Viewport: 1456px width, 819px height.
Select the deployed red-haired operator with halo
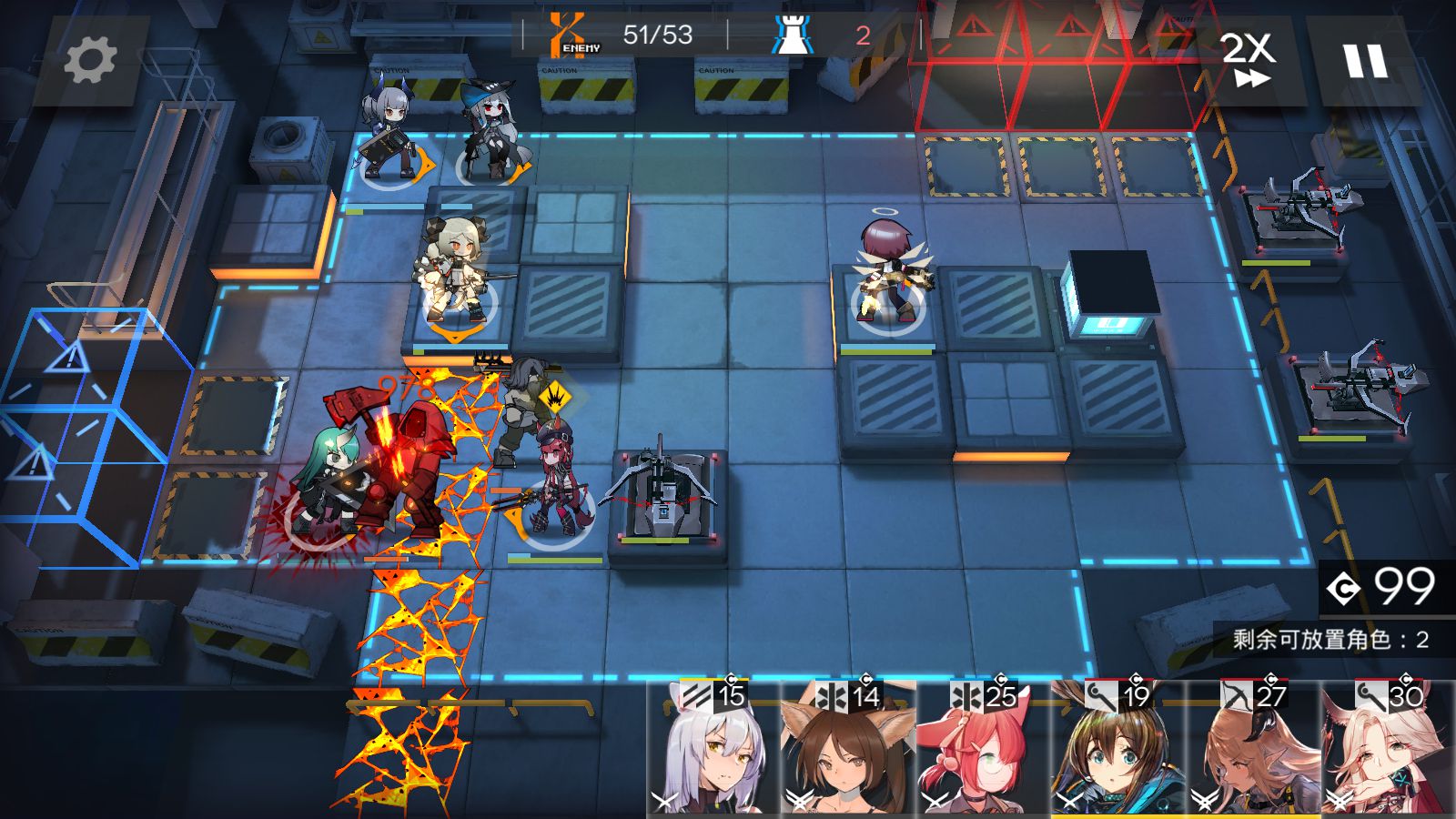(889, 273)
